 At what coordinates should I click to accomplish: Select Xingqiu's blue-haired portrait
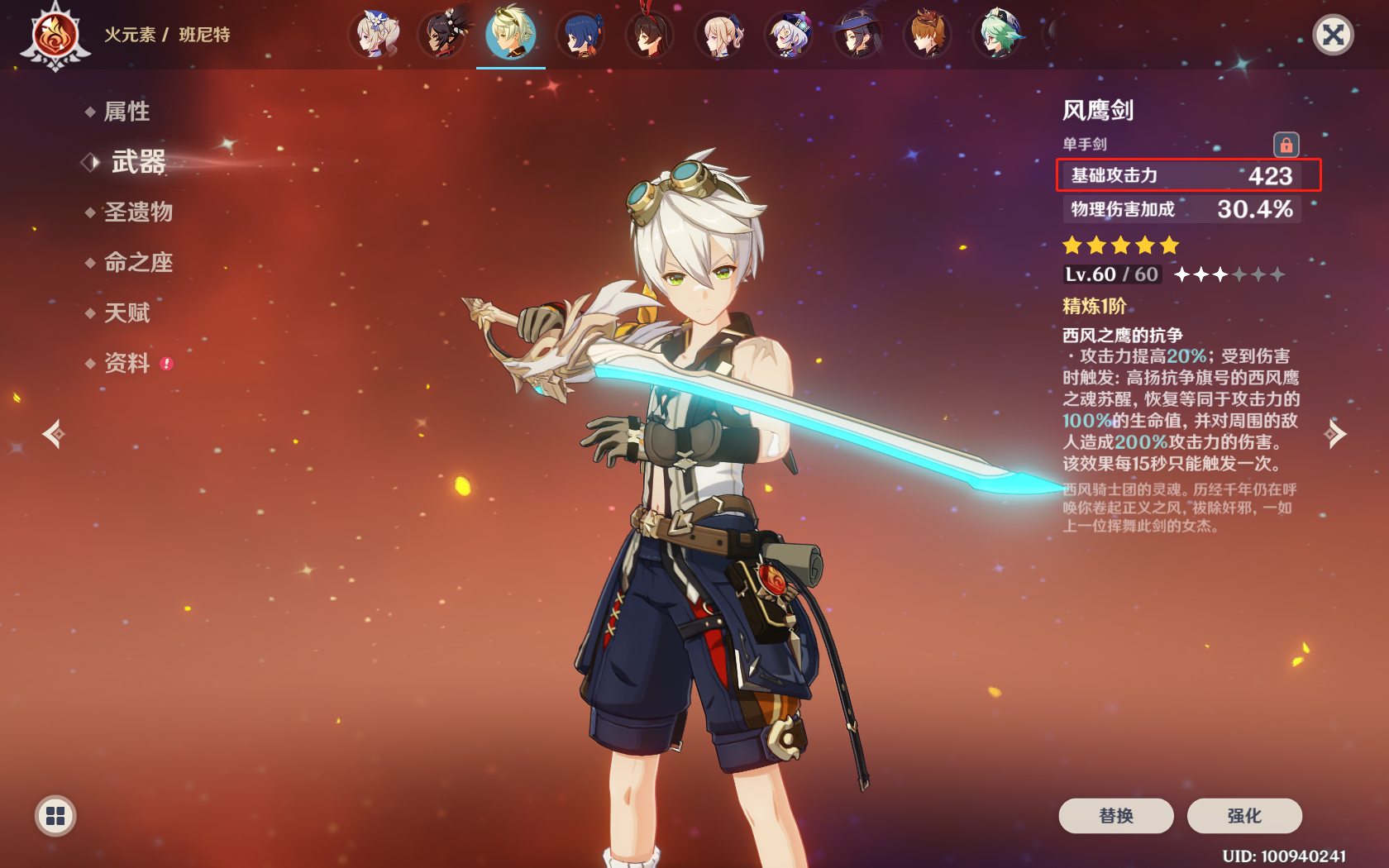[581, 35]
